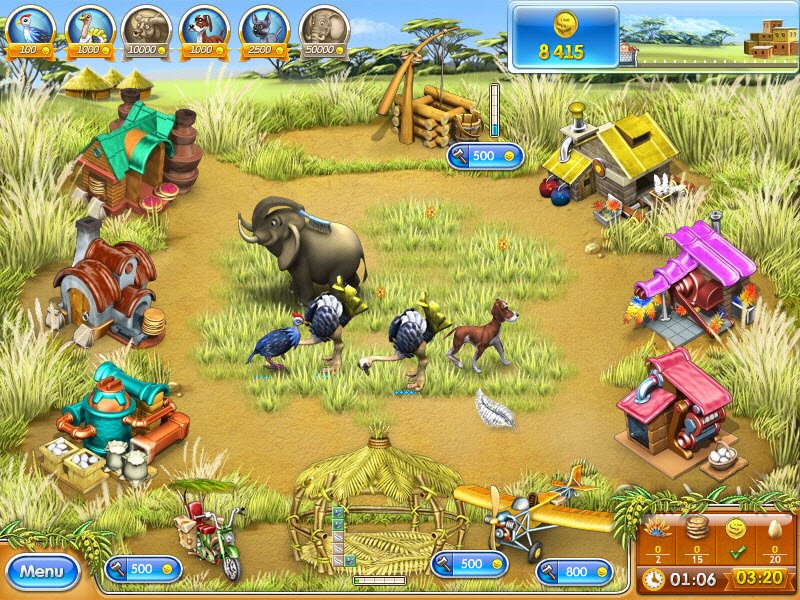Upgrade the warehouse for 500 coins

click(469, 564)
